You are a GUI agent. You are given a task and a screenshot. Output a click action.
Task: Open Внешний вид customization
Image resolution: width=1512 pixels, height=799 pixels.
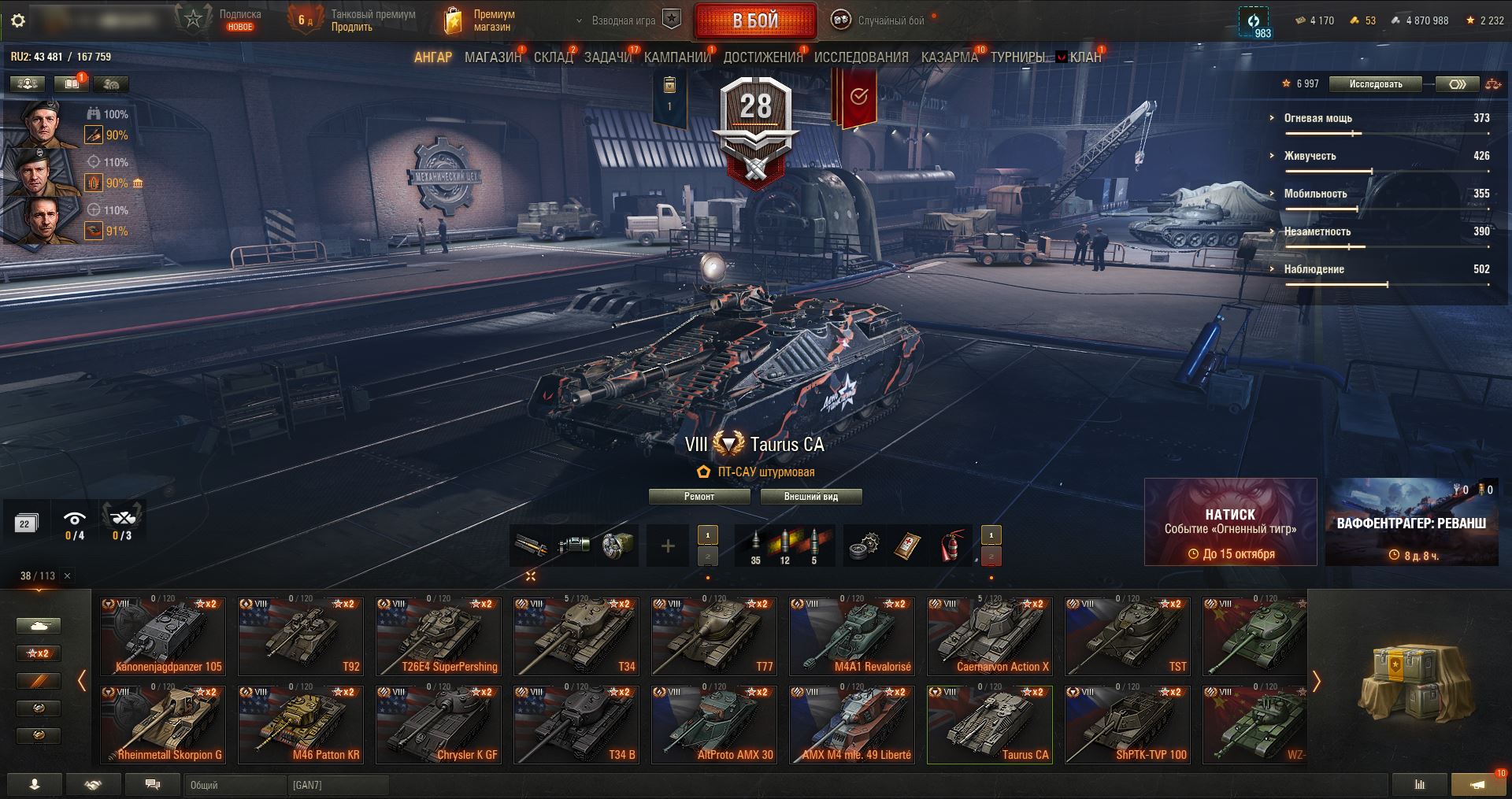810,497
